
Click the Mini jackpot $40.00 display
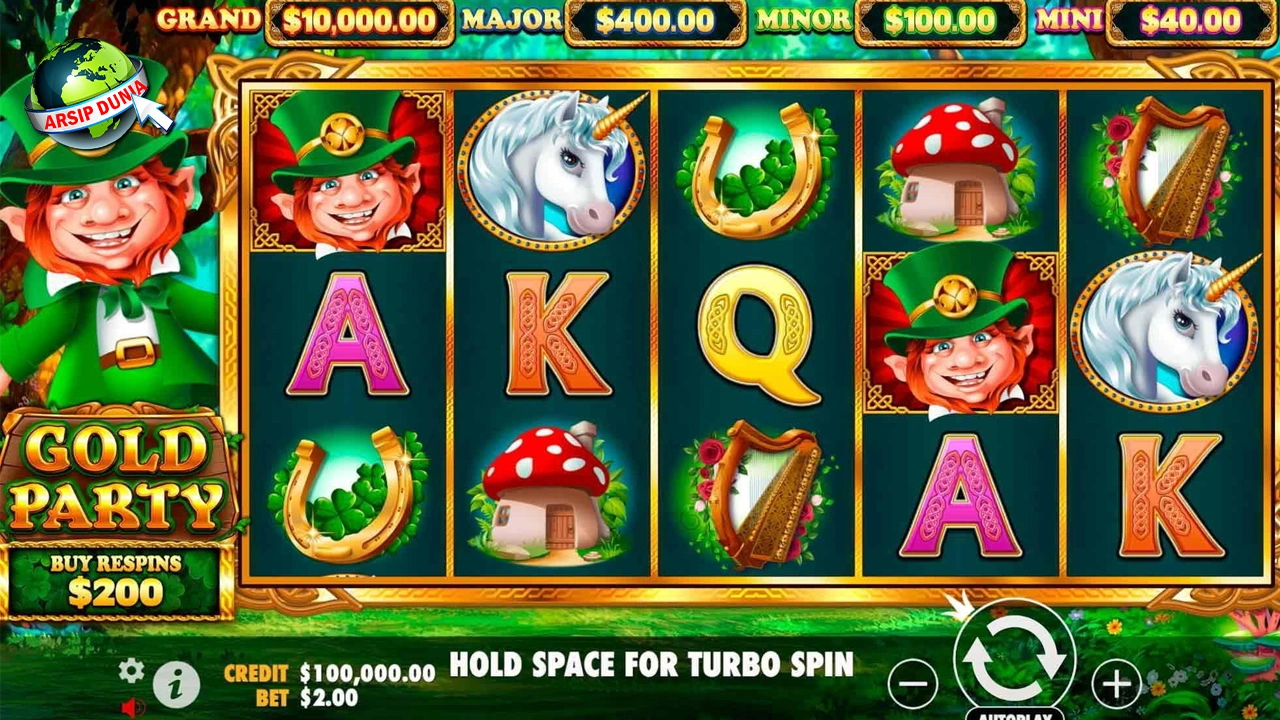tap(1190, 20)
